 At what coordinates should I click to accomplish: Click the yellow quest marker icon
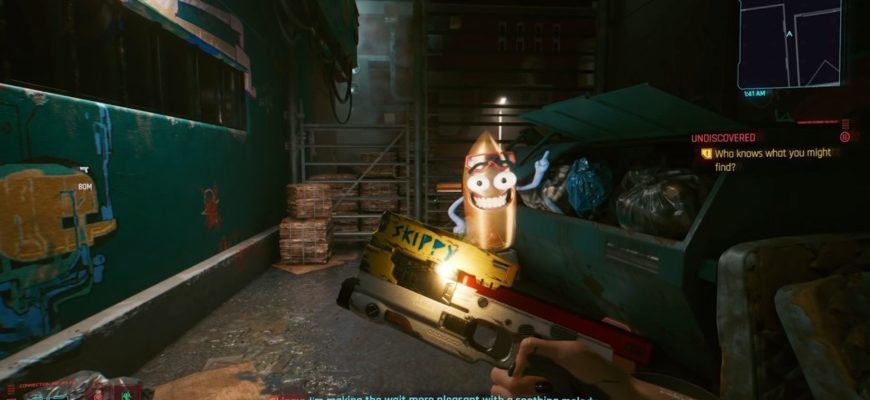[706, 153]
